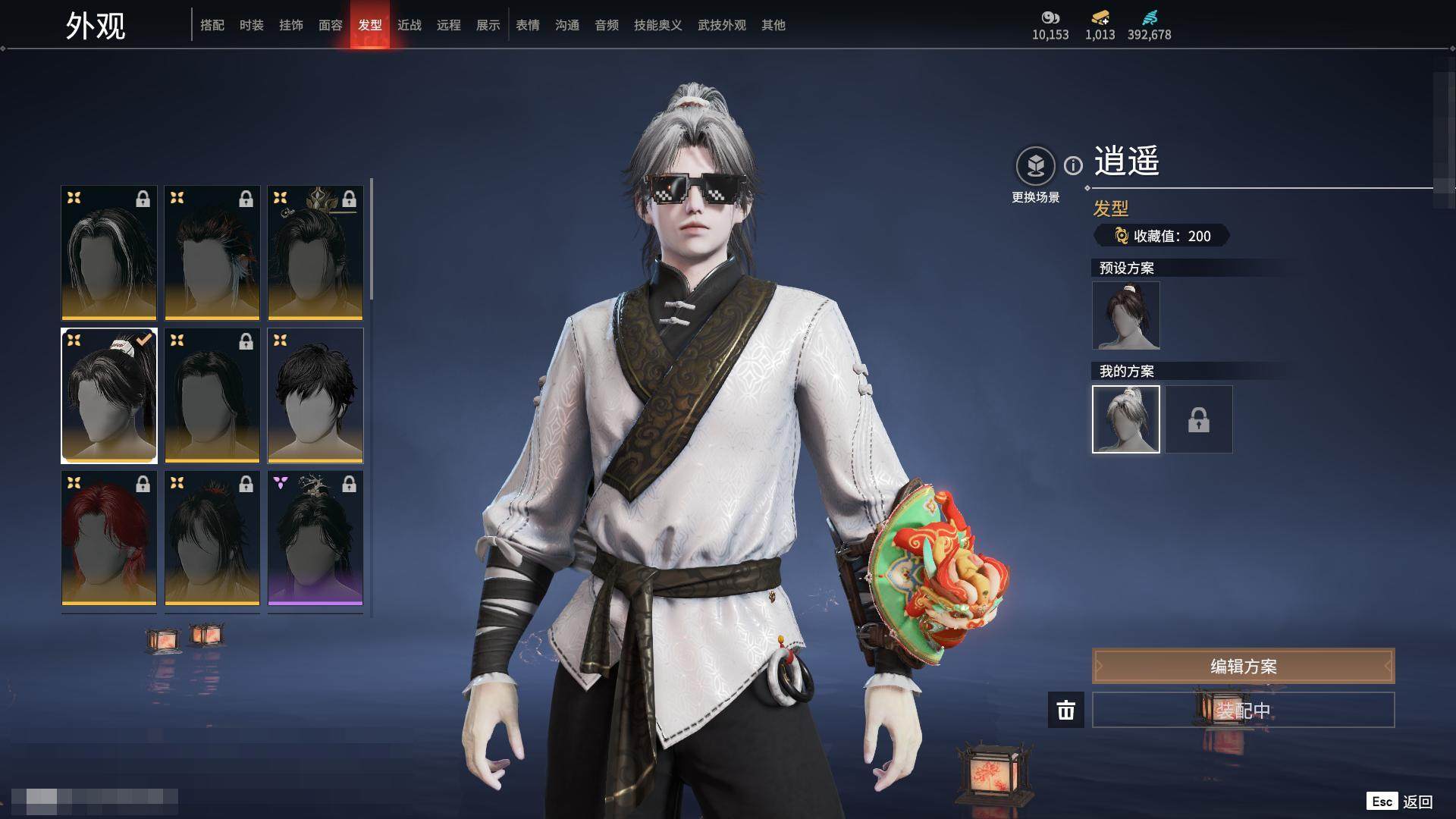Open the 技能奥义 tab
This screenshot has height=819, width=1456.
(657, 25)
